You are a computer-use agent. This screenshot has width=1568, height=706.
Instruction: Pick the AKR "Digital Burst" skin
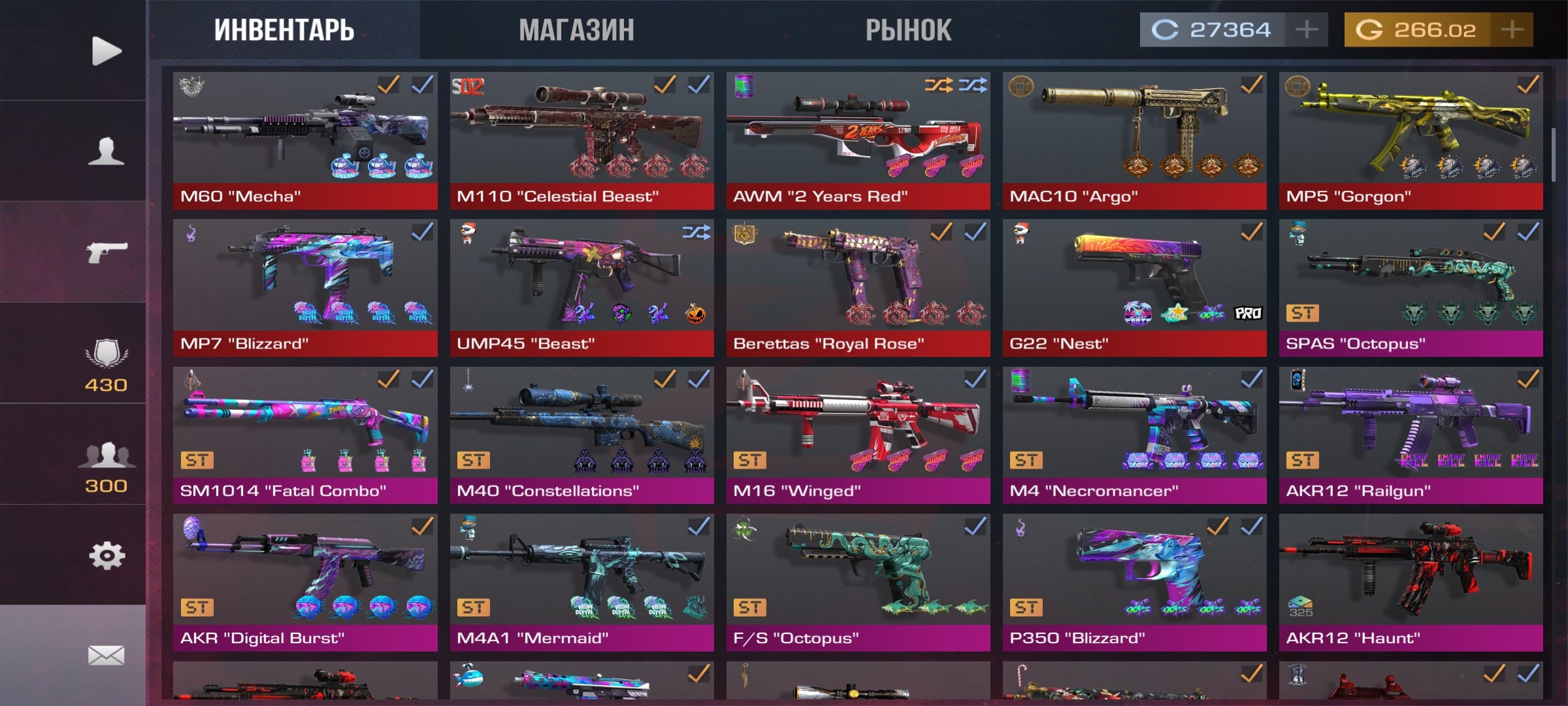pyautogui.click(x=305, y=582)
